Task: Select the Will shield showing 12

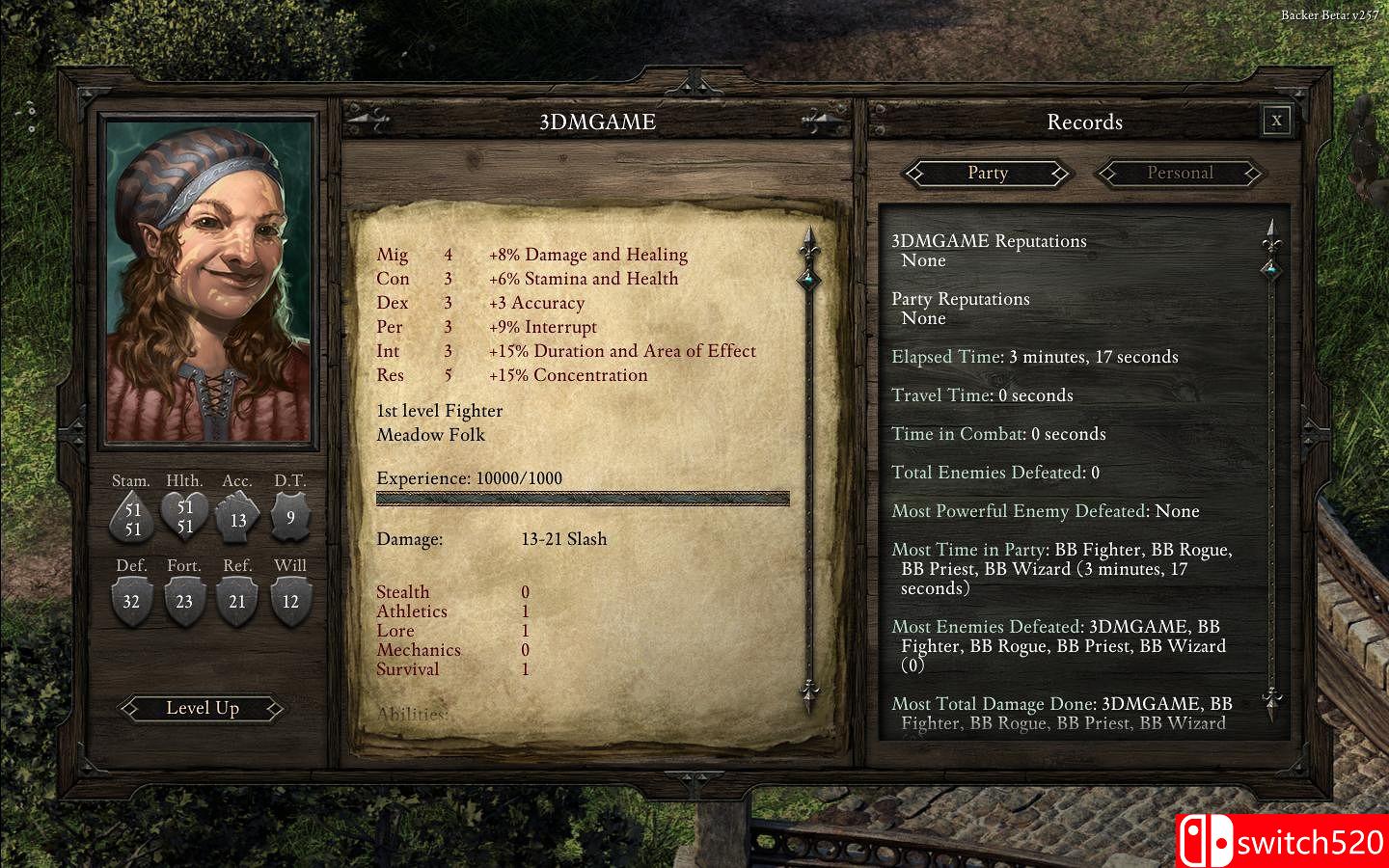Action: coord(290,600)
